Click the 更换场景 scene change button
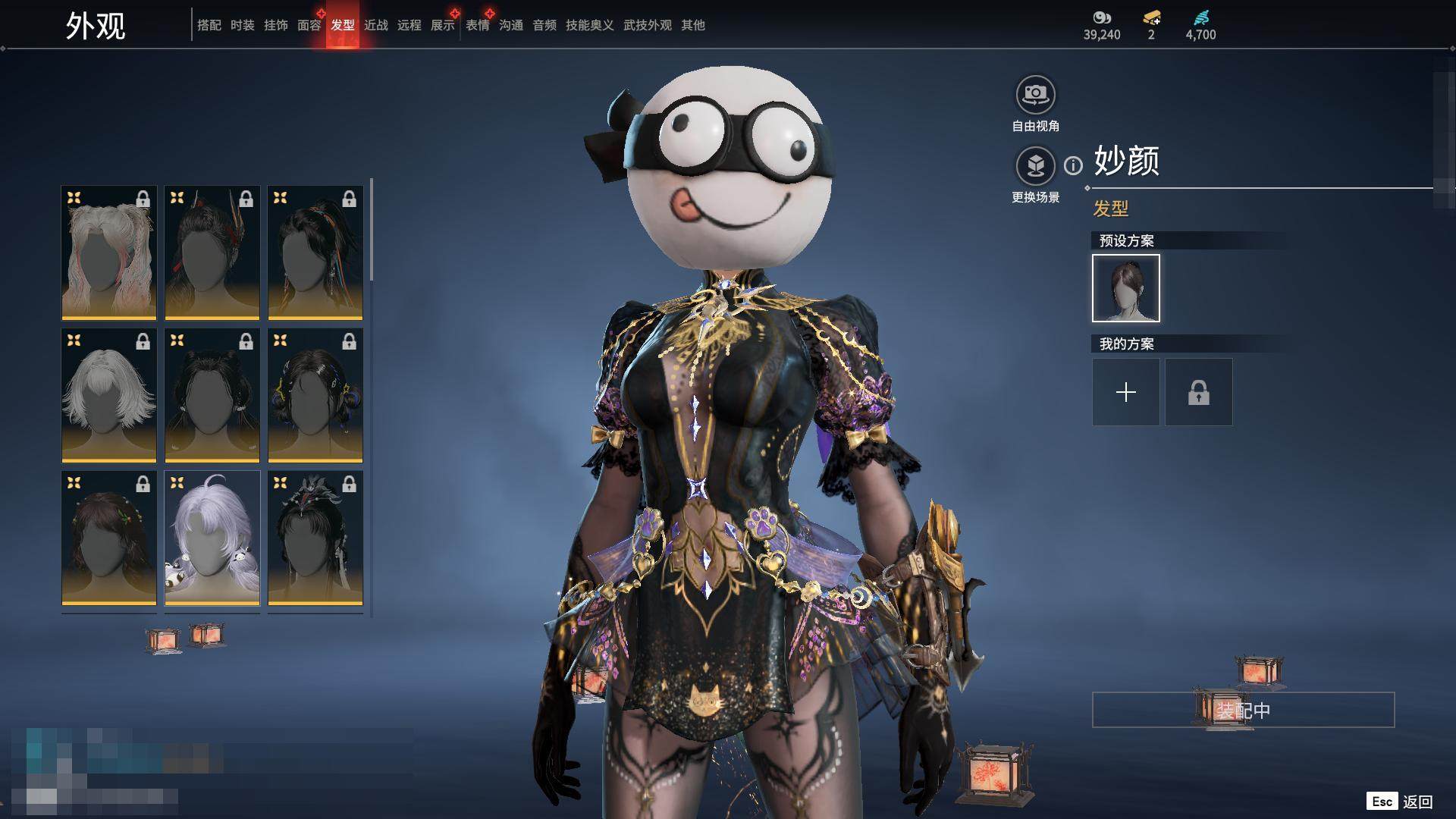The width and height of the screenshot is (1456, 819). [1035, 166]
